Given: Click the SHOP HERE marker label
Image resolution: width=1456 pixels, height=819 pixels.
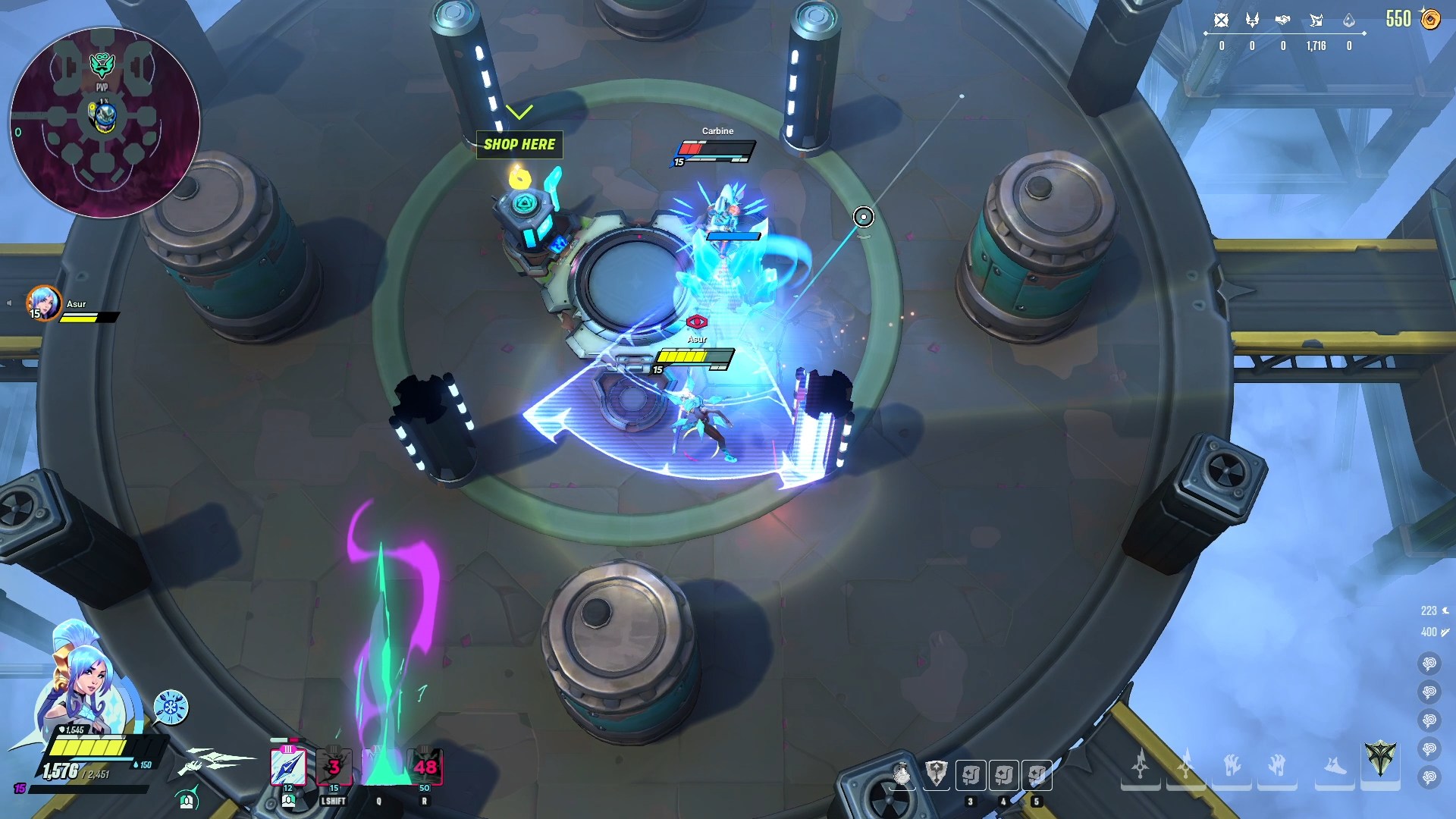Looking at the screenshot, I should [x=519, y=144].
